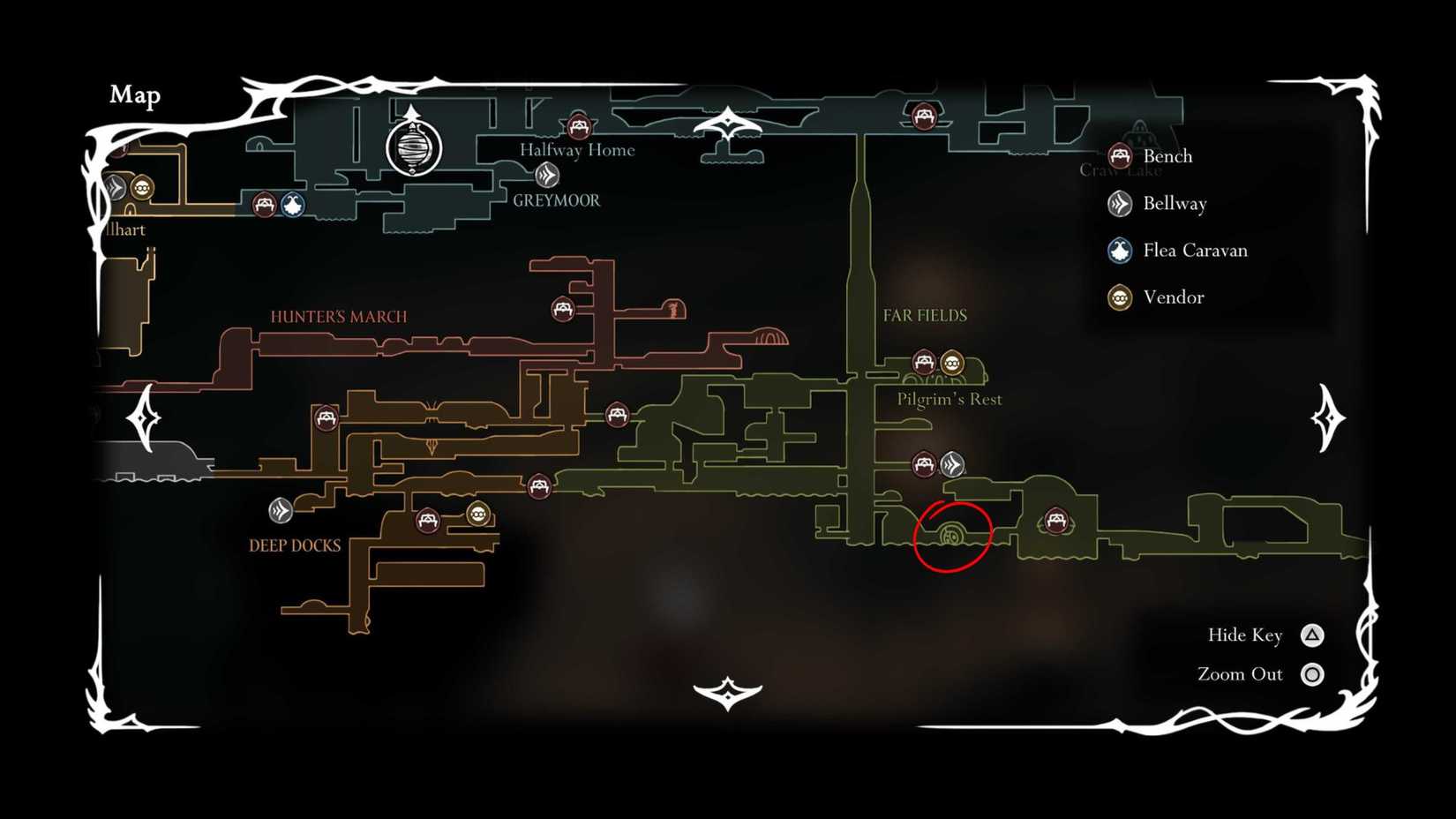1456x819 pixels.
Task: Click the Bellway marker beside the Greymoor label
Action: 549,176
